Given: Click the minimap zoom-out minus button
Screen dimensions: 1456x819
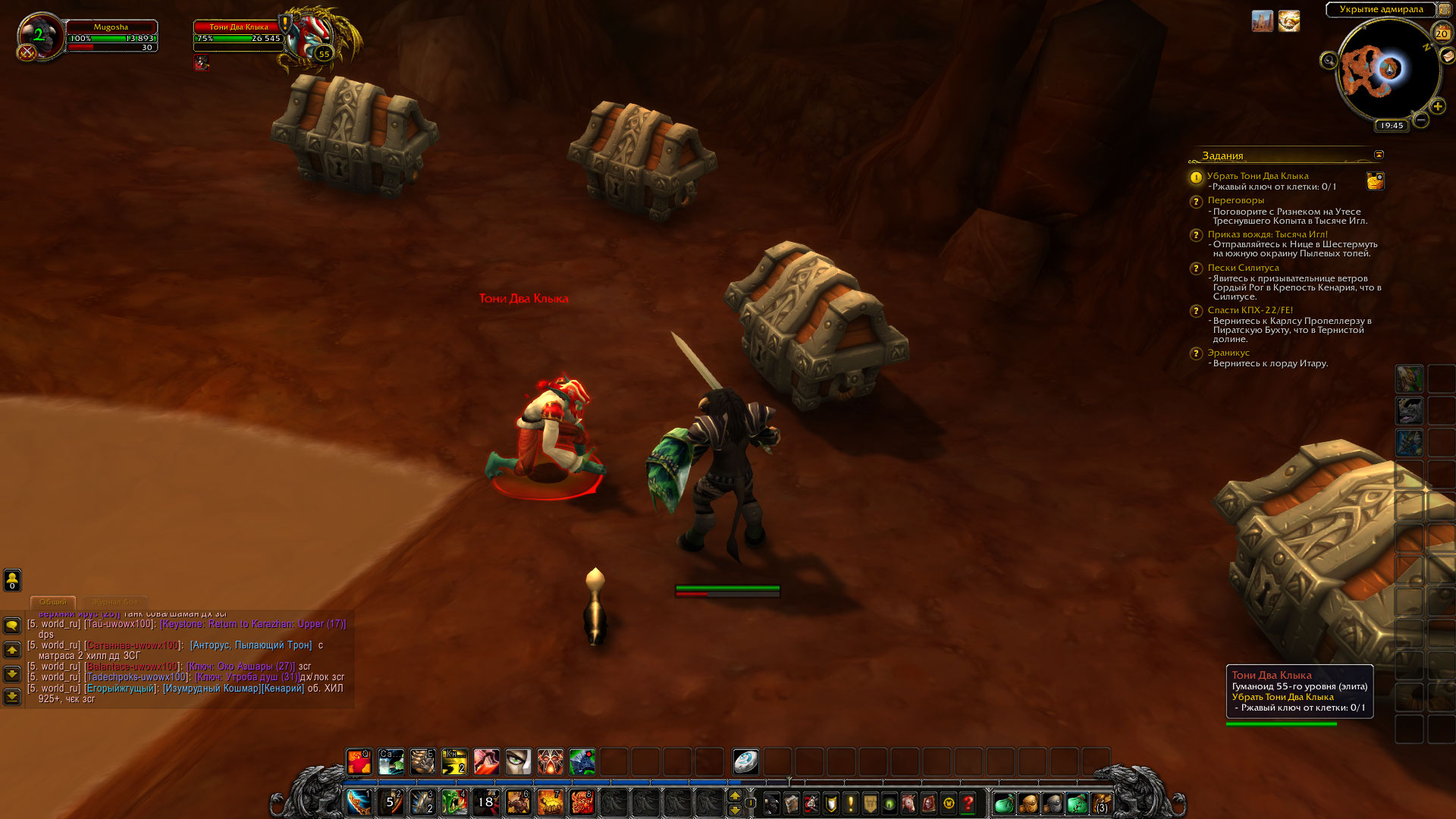Looking at the screenshot, I should coord(1421,120).
